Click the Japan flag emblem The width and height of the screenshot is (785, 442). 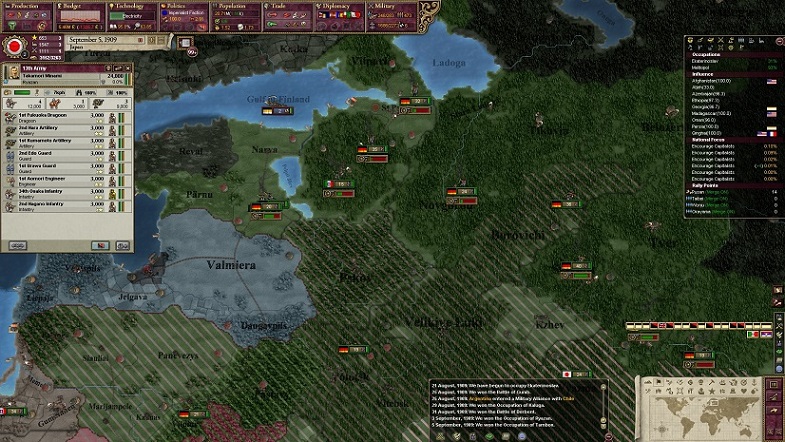[x=14, y=47]
